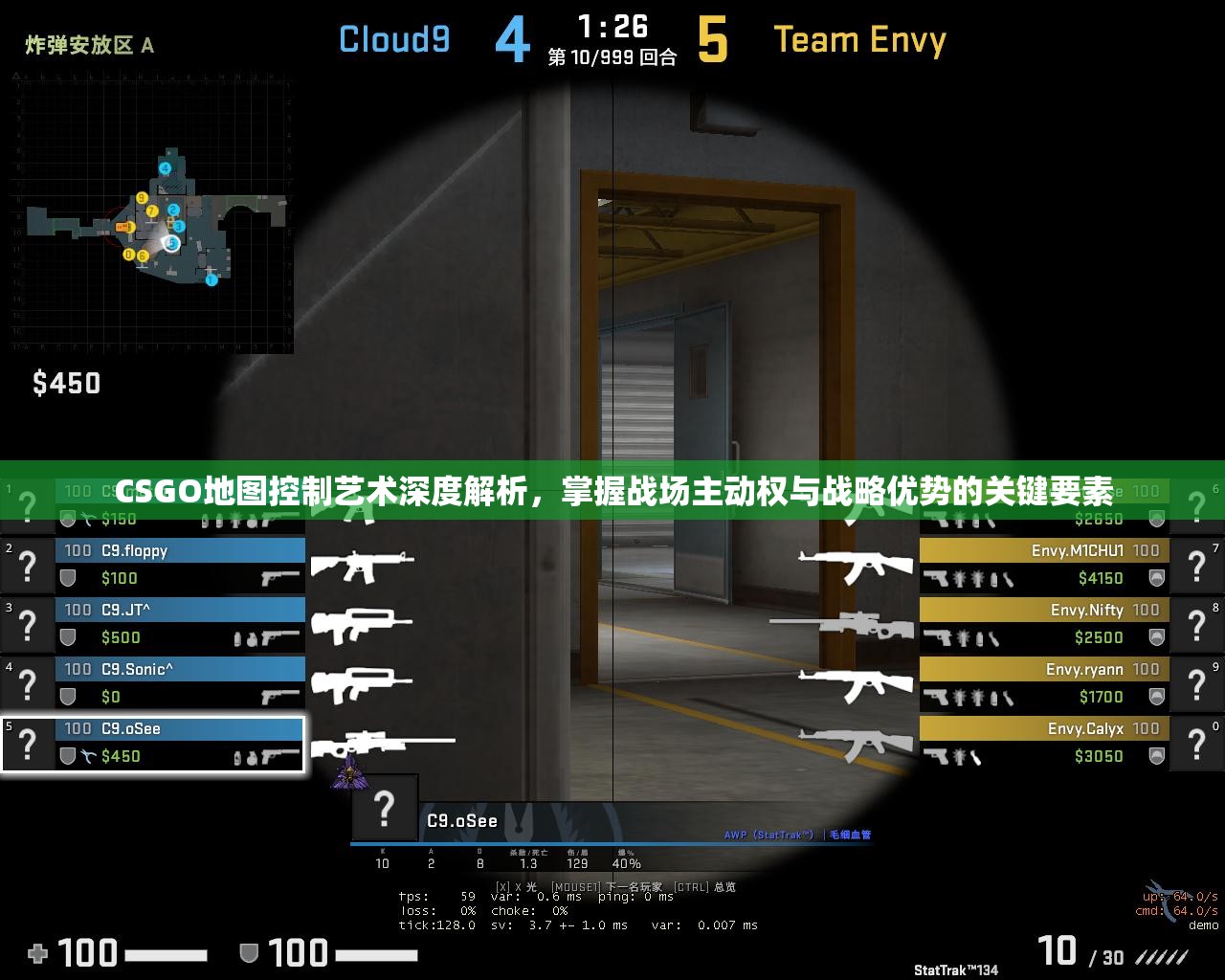Click the AWP (StatTrak™) 毛细血管 weapon label

pyautogui.click(x=799, y=835)
